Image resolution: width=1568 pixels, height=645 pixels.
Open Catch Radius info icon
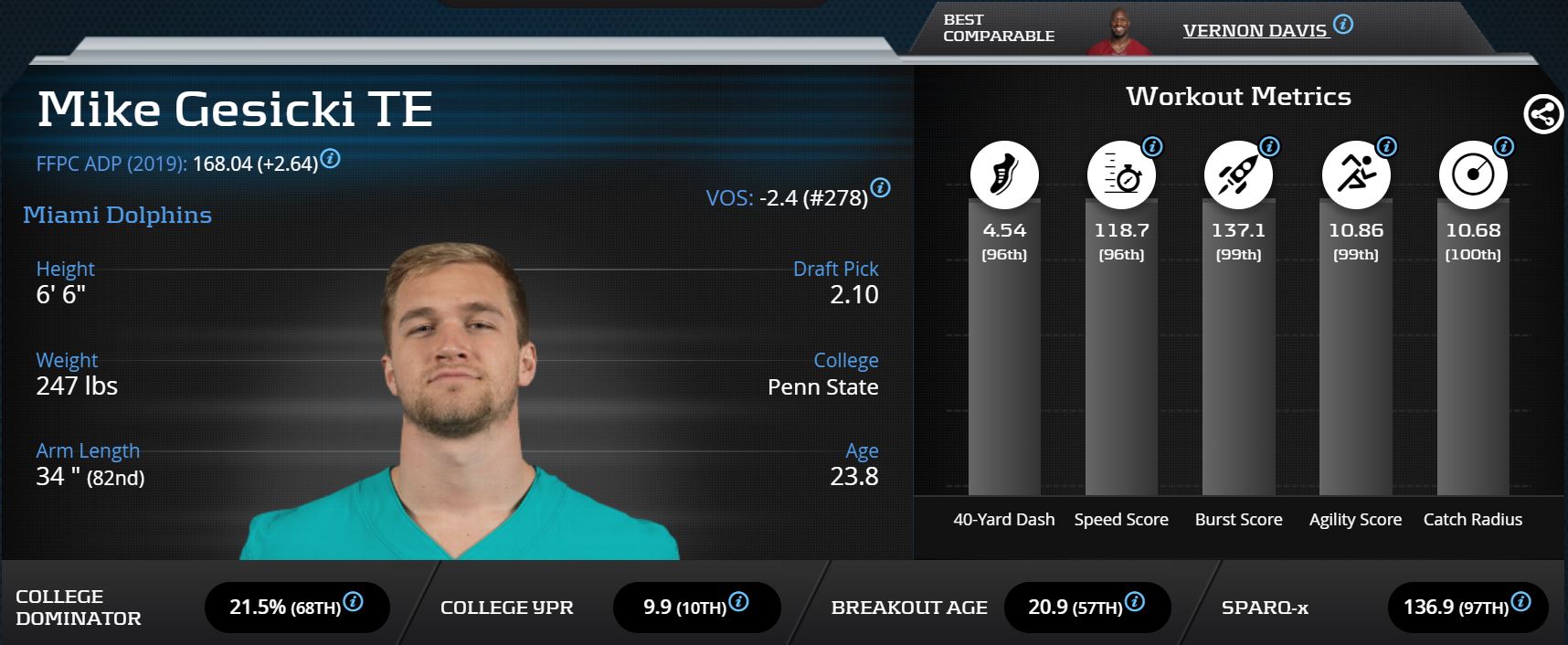[x=1504, y=146]
